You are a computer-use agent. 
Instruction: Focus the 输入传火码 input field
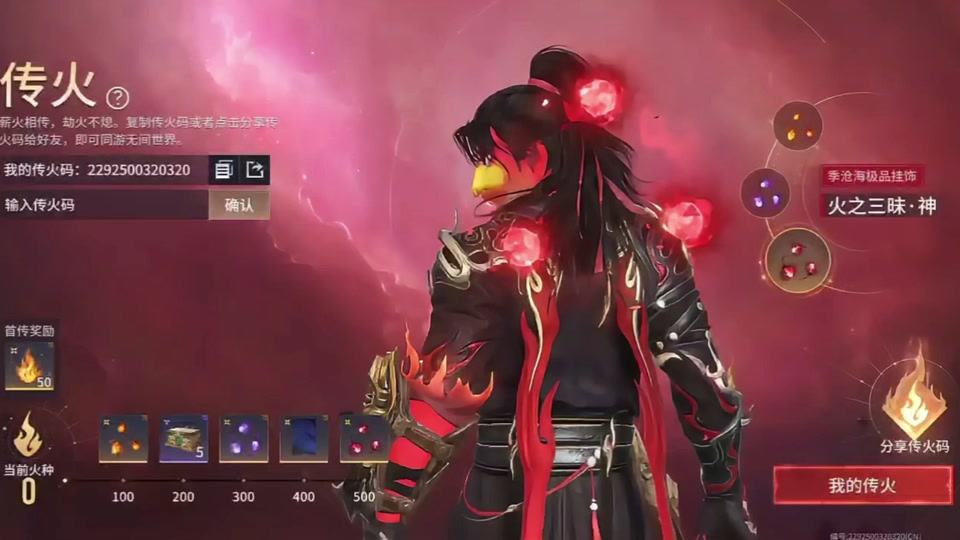click(104, 205)
